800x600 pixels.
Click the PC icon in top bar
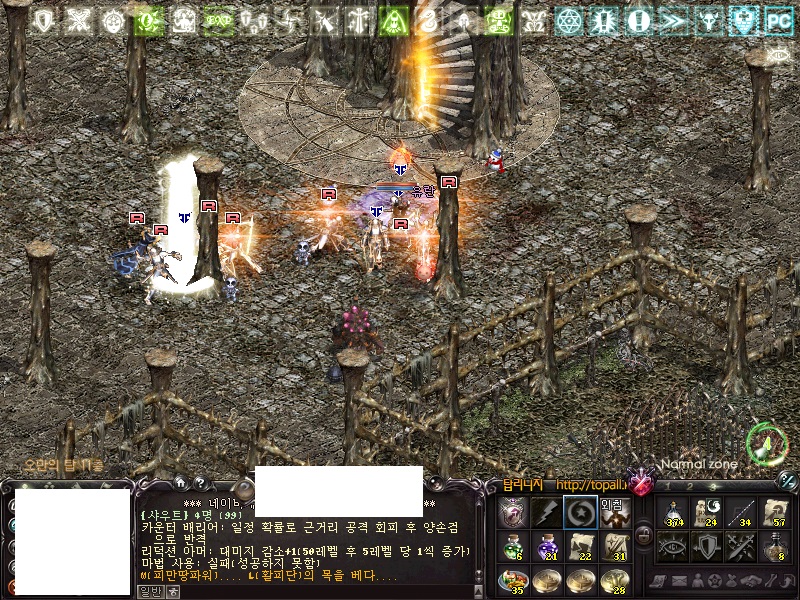click(x=778, y=20)
